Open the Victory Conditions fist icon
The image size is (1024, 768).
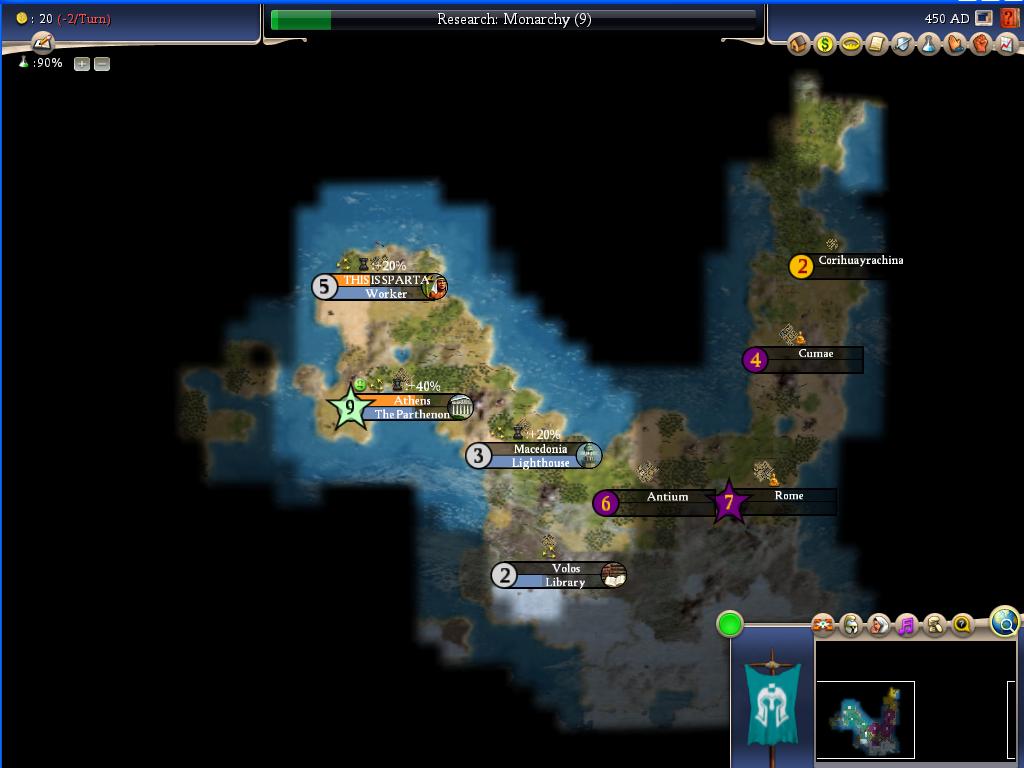coord(981,45)
